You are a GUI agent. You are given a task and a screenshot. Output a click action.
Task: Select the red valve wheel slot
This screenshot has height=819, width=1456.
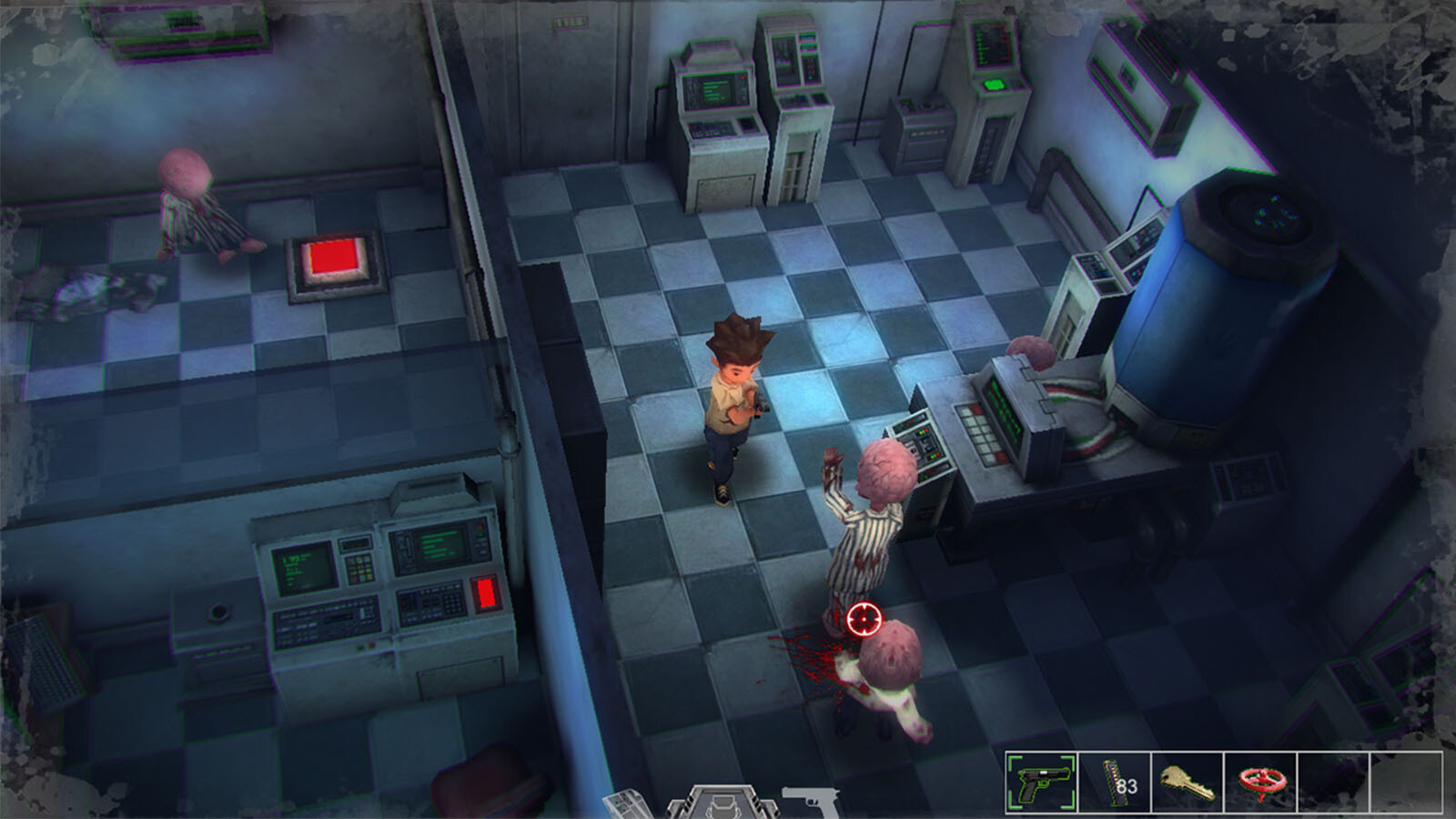[1260, 782]
